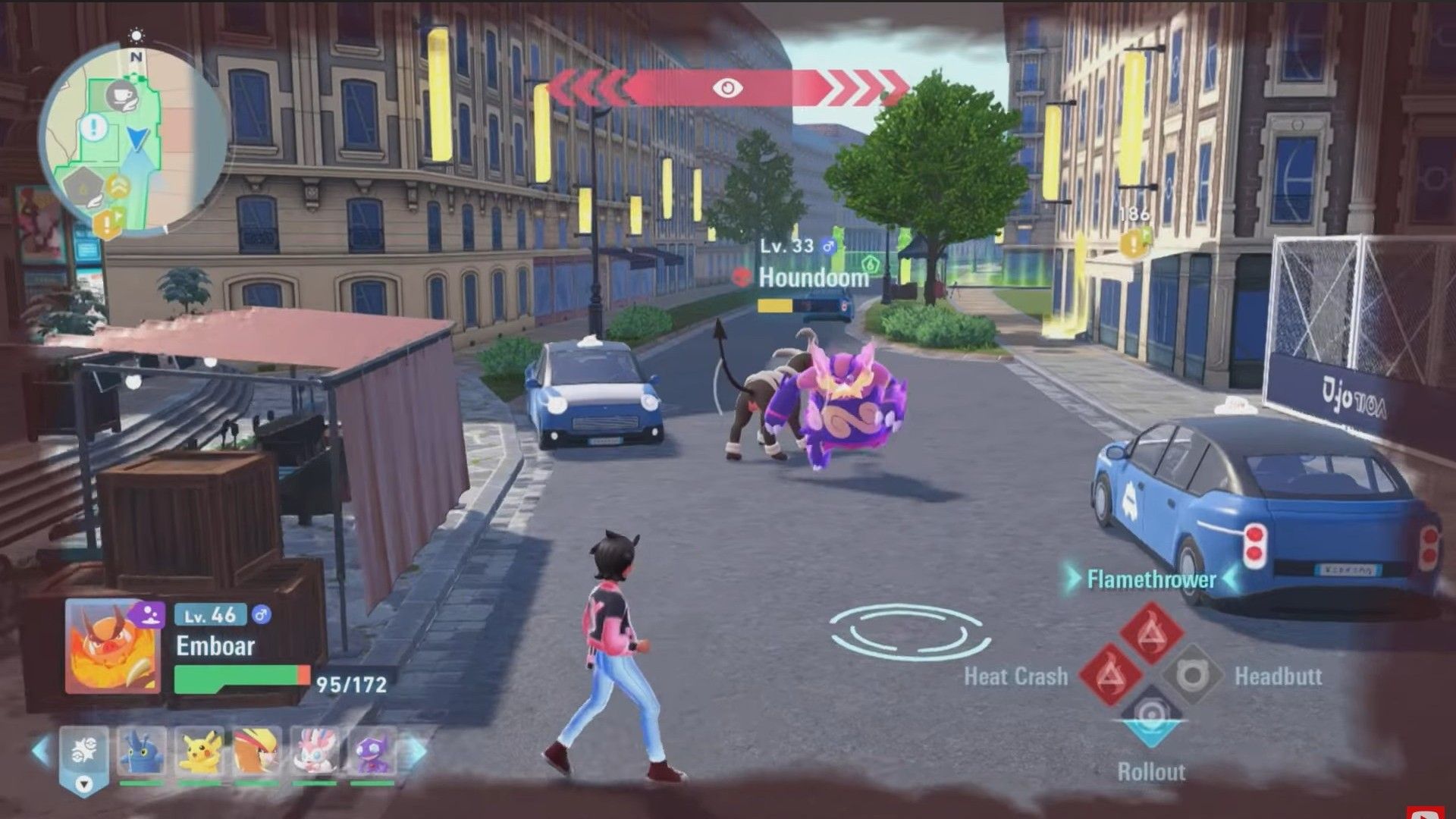The width and height of the screenshot is (1456, 819).
Task: Click the red awareness eye indicator bar
Action: point(728,89)
